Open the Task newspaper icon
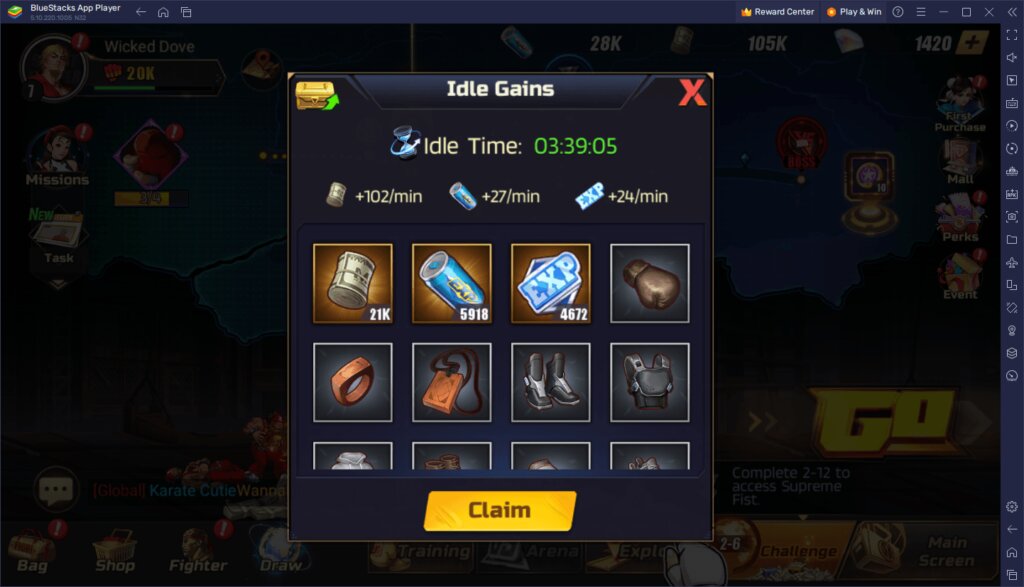The image size is (1024, 587). point(57,238)
